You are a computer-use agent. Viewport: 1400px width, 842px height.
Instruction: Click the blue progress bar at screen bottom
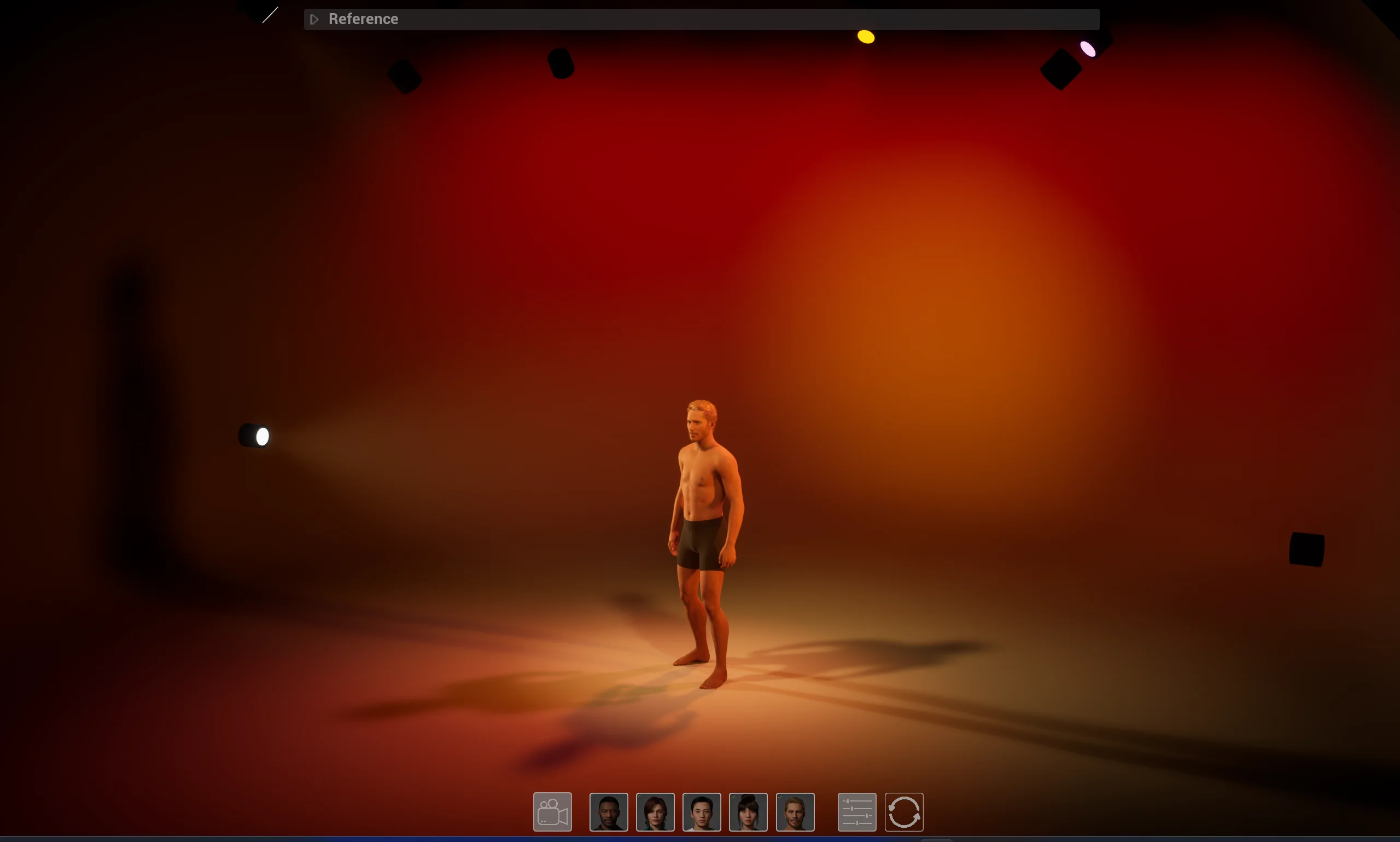pyautogui.click(x=699, y=839)
